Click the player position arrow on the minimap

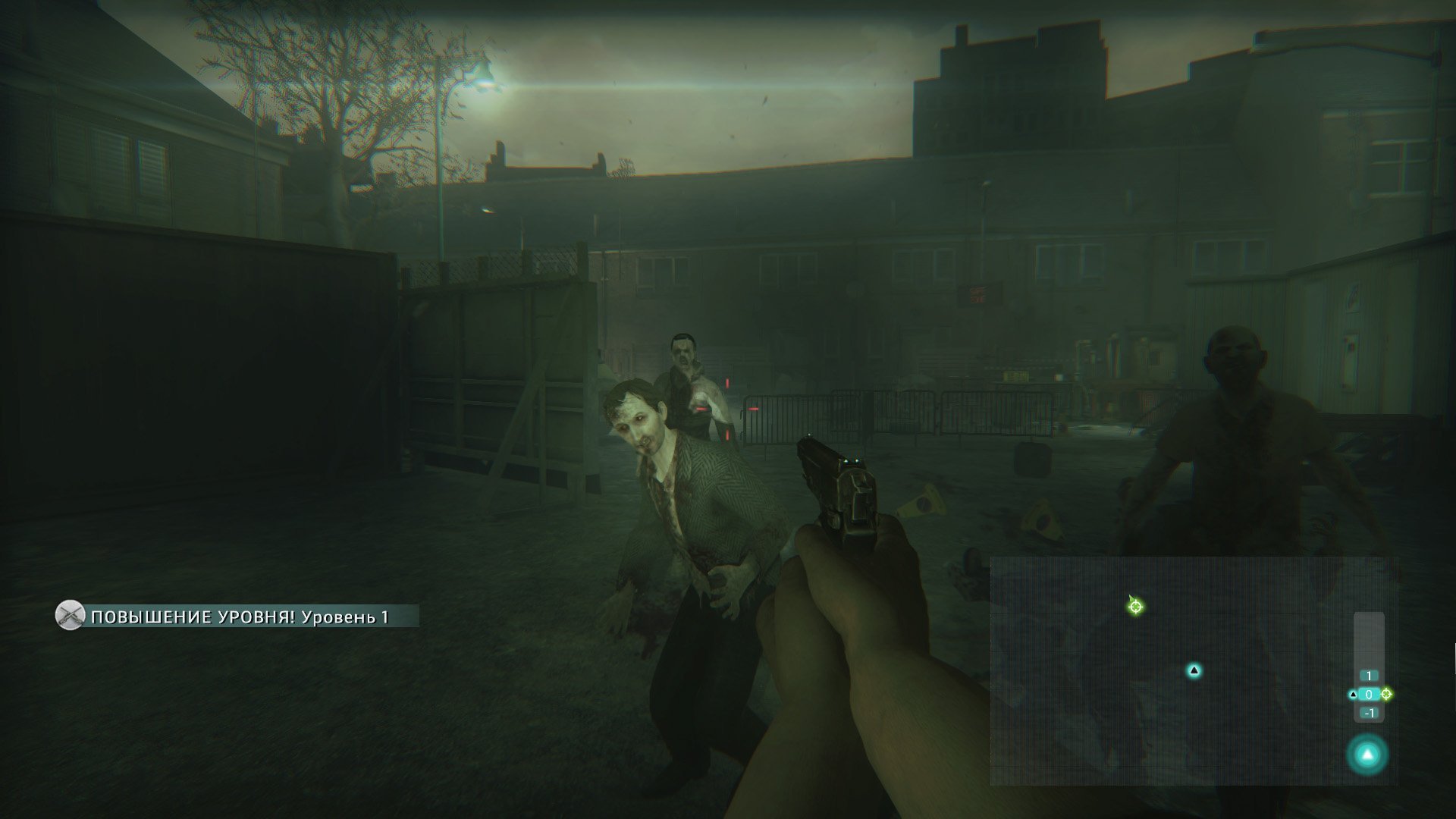(1194, 670)
